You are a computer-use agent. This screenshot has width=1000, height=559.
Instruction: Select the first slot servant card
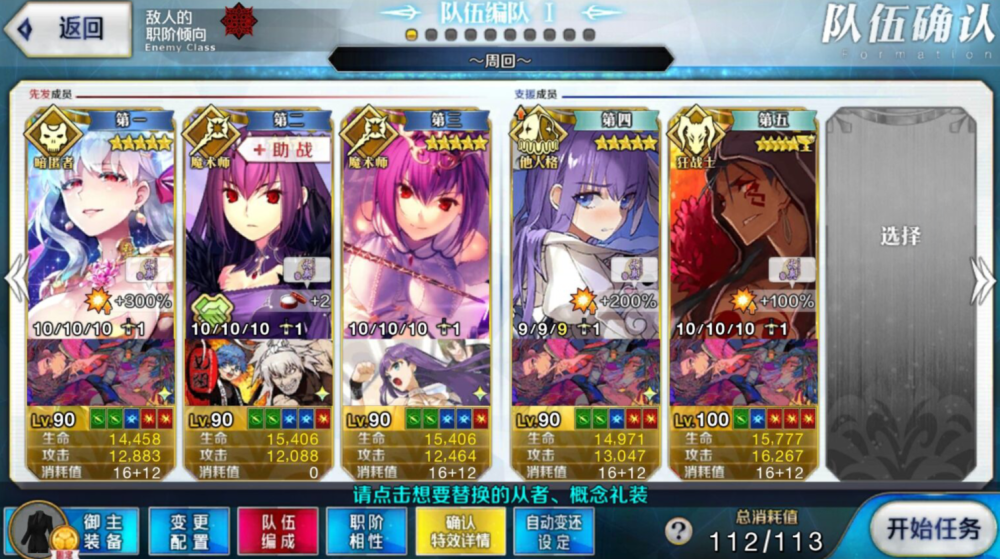click(x=101, y=230)
